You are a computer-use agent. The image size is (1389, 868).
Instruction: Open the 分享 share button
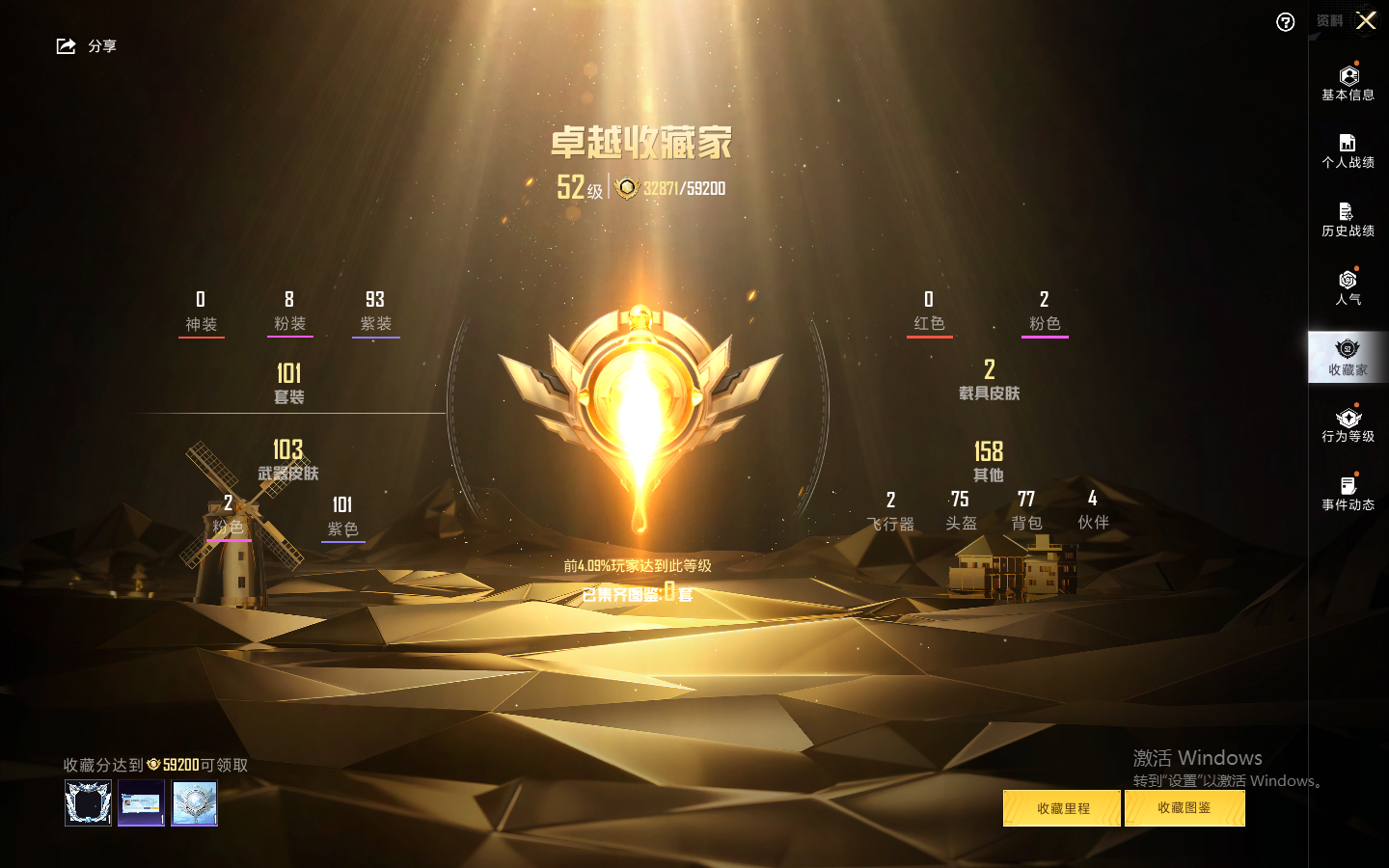click(x=86, y=46)
